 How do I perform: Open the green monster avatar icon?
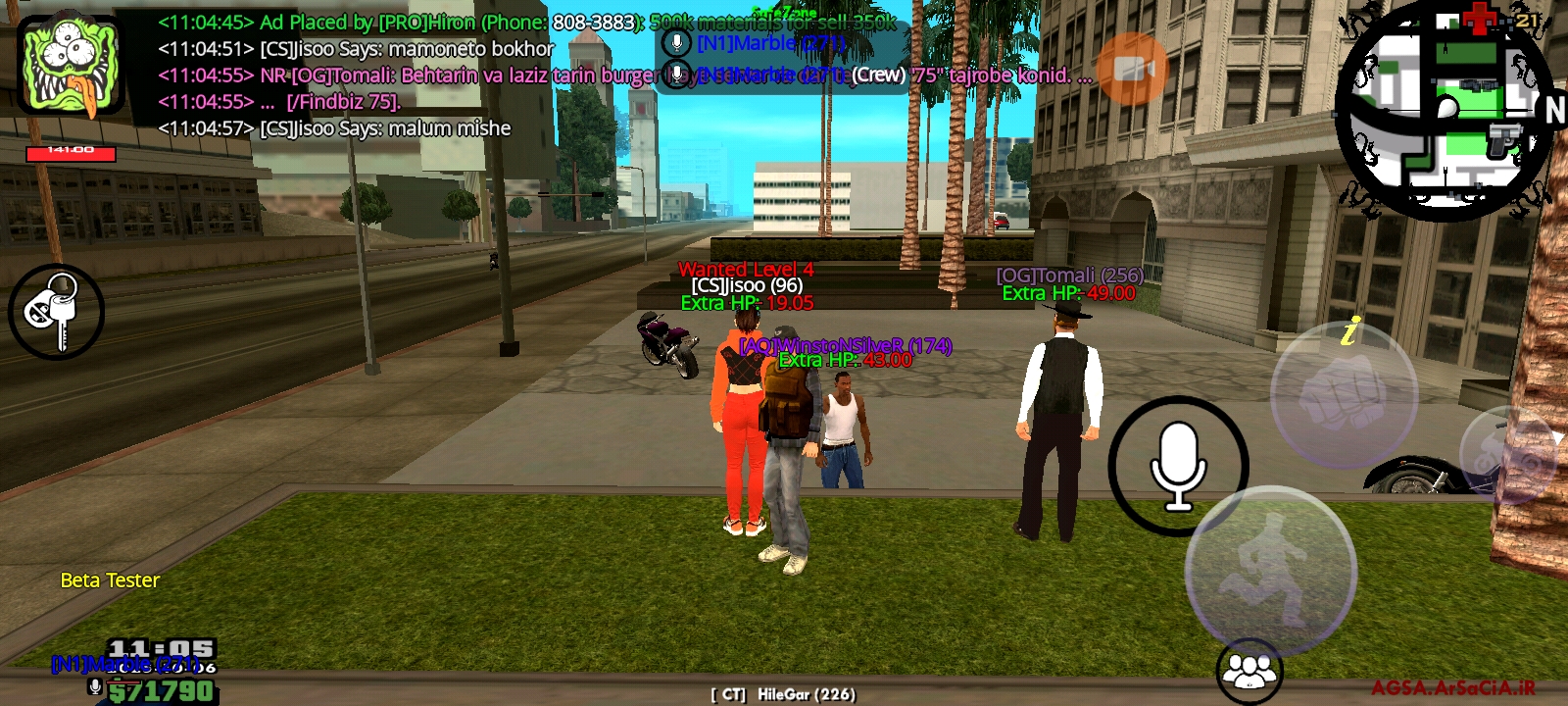point(71,65)
